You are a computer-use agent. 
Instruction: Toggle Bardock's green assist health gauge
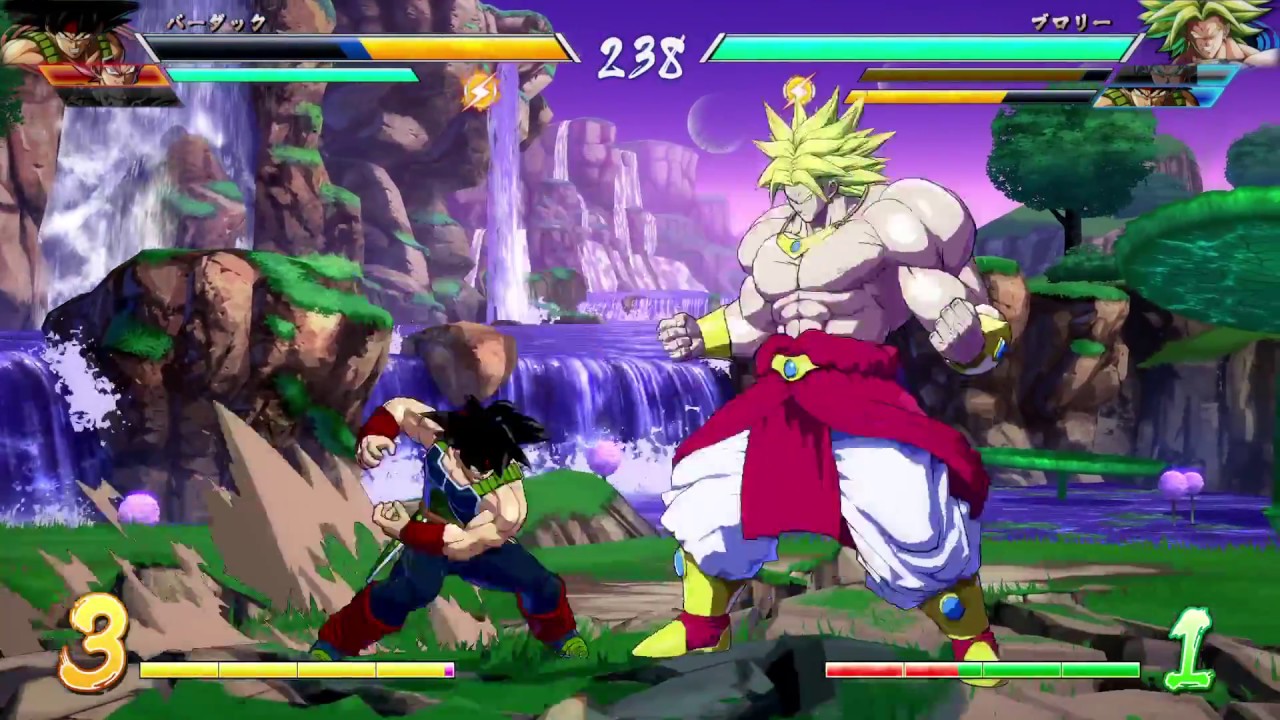point(290,74)
